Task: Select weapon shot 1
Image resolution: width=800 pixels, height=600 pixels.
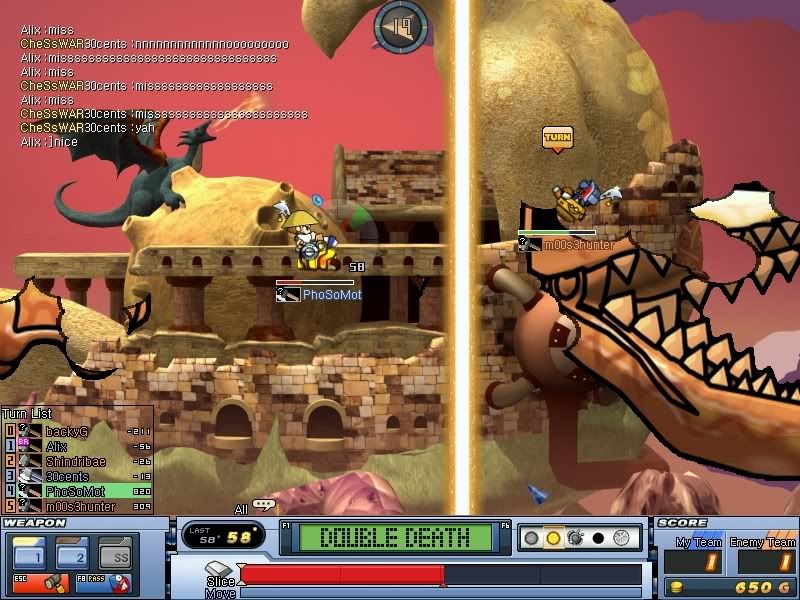Action: 28,554
